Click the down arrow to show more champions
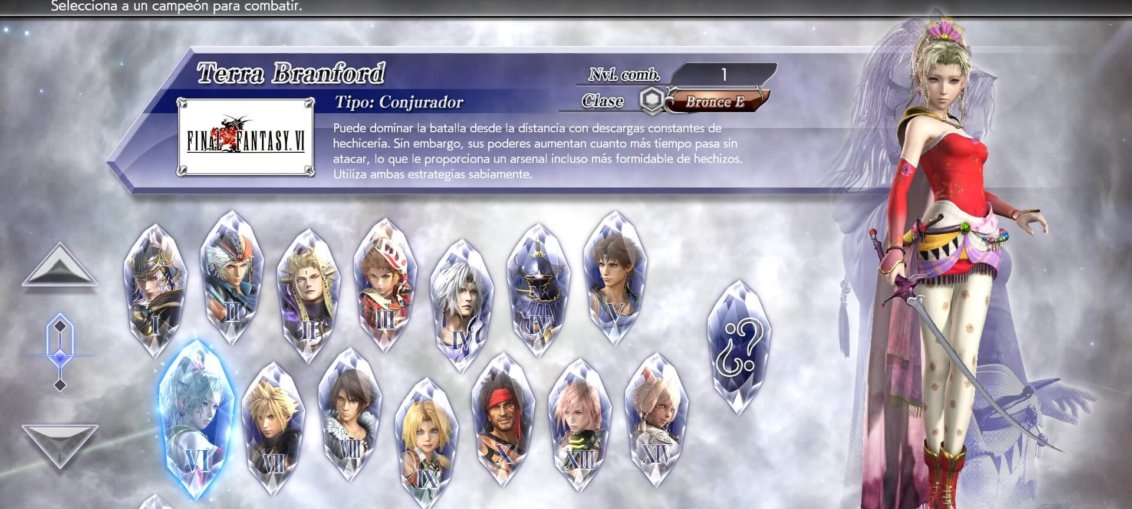This screenshot has height=509, width=1132. click(x=60, y=444)
